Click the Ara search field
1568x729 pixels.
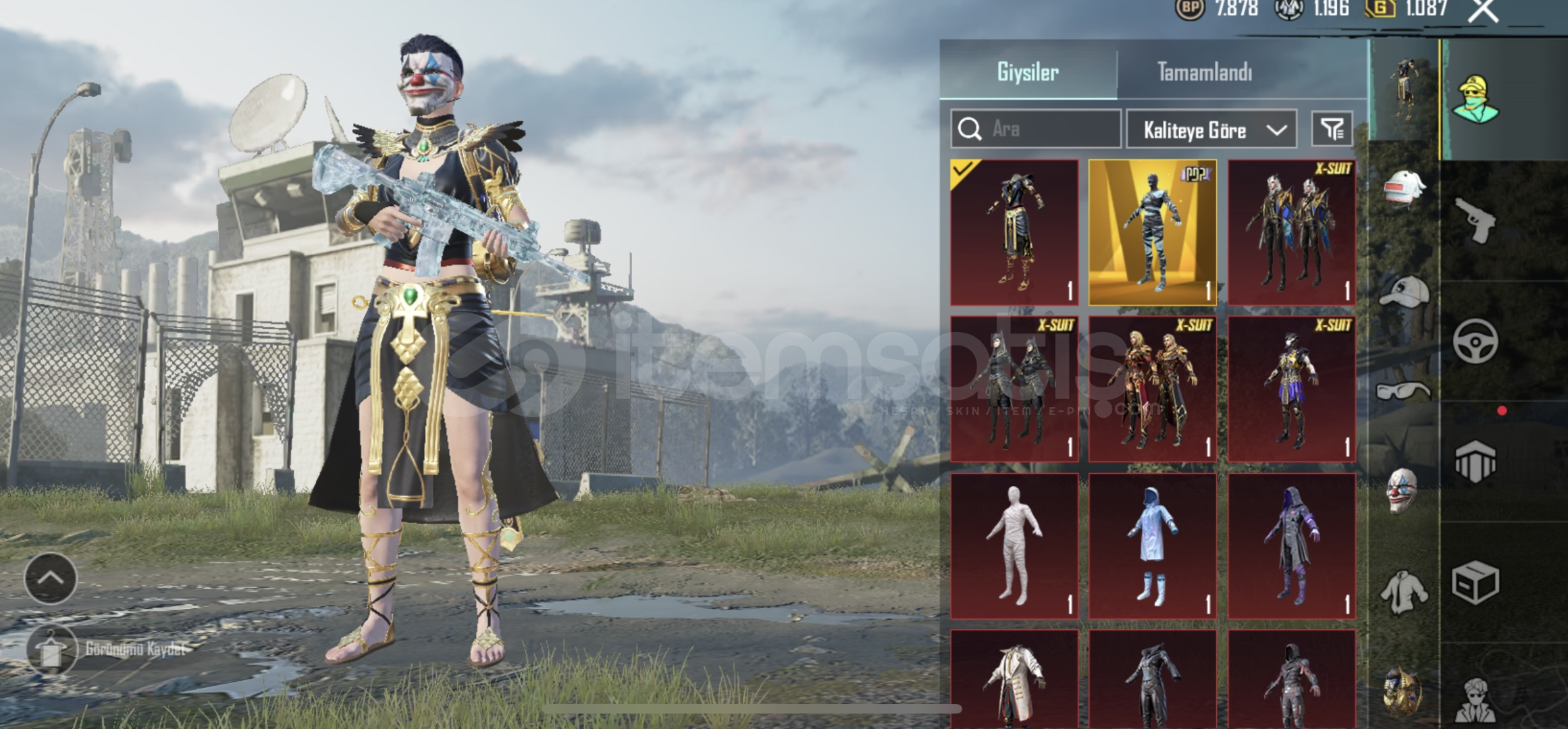click(1037, 129)
